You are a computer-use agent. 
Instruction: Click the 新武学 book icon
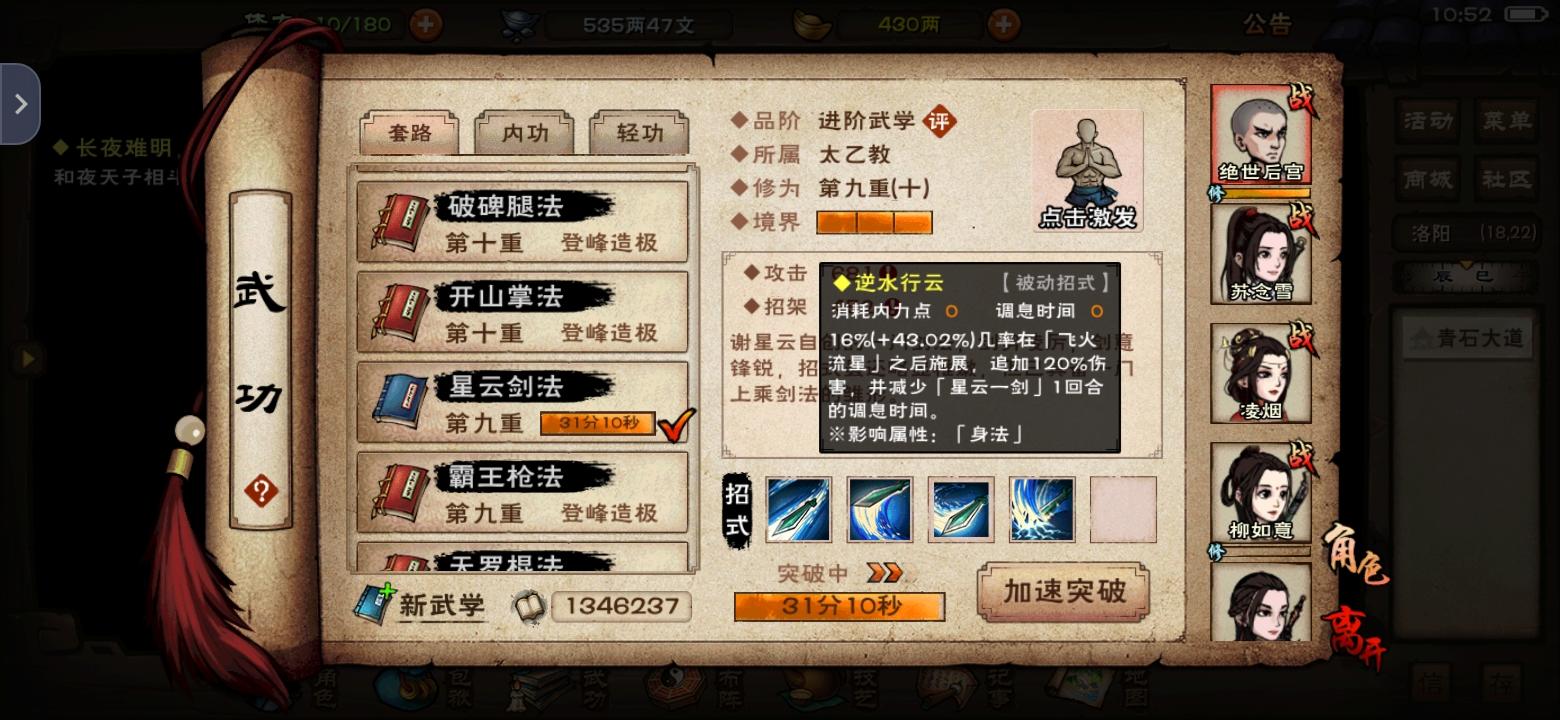coord(375,601)
